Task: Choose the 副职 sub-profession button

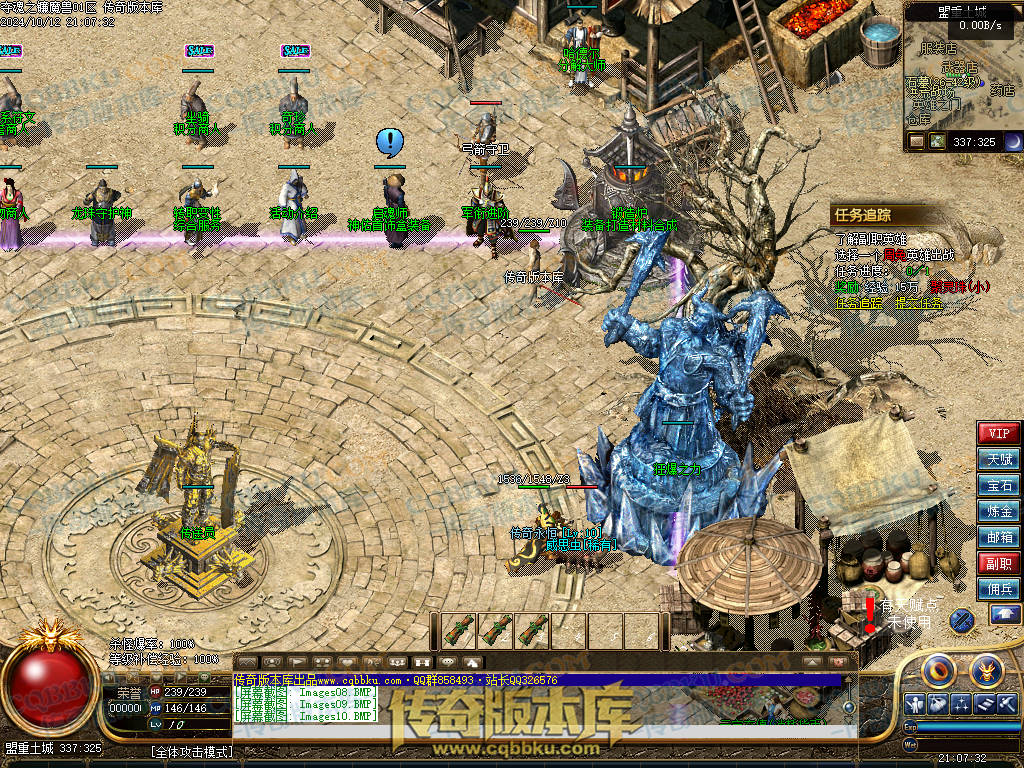Action: point(998,563)
